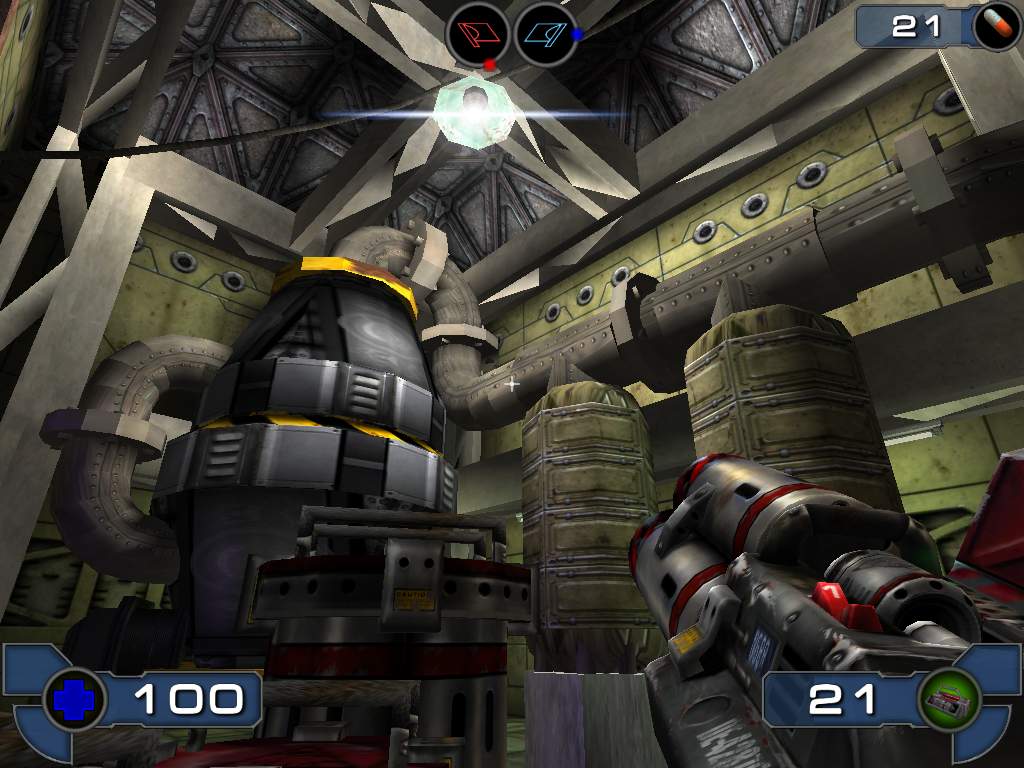Image resolution: width=1024 pixels, height=768 pixels.
Task: Click the blue health cross icon
Action: pos(73,699)
